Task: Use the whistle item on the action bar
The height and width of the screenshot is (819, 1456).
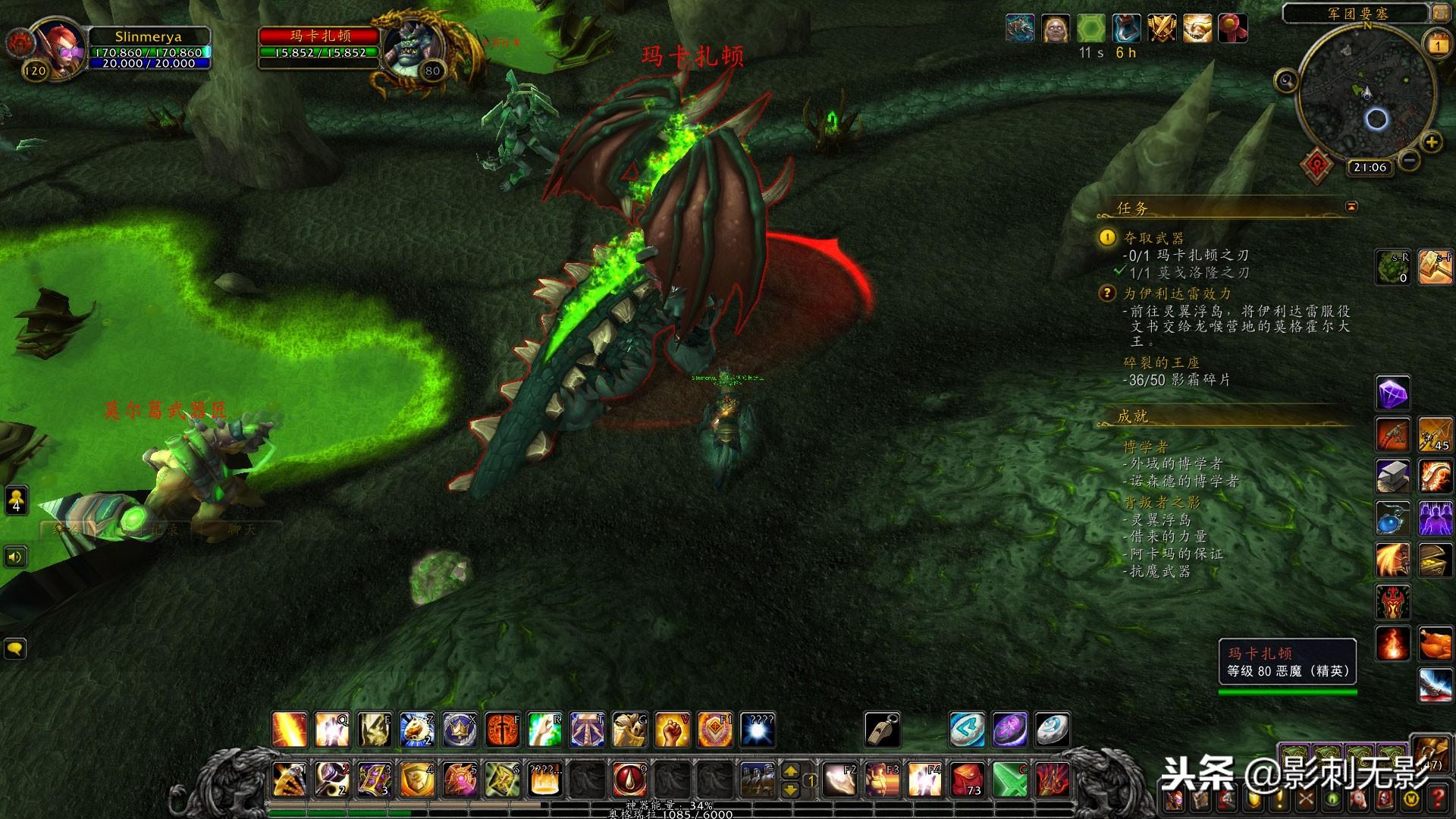Action: click(x=882, y=730)
